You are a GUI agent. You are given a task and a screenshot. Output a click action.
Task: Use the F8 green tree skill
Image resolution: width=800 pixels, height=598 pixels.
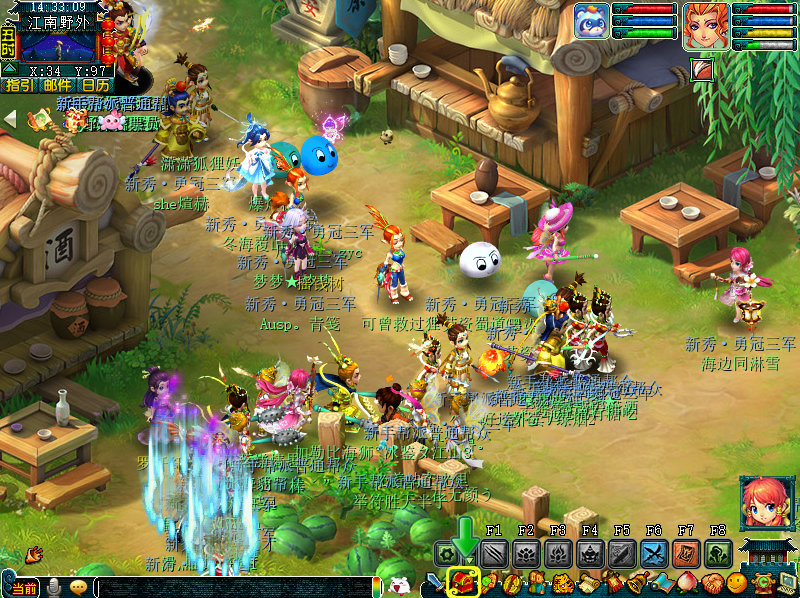tap(718, 553)
